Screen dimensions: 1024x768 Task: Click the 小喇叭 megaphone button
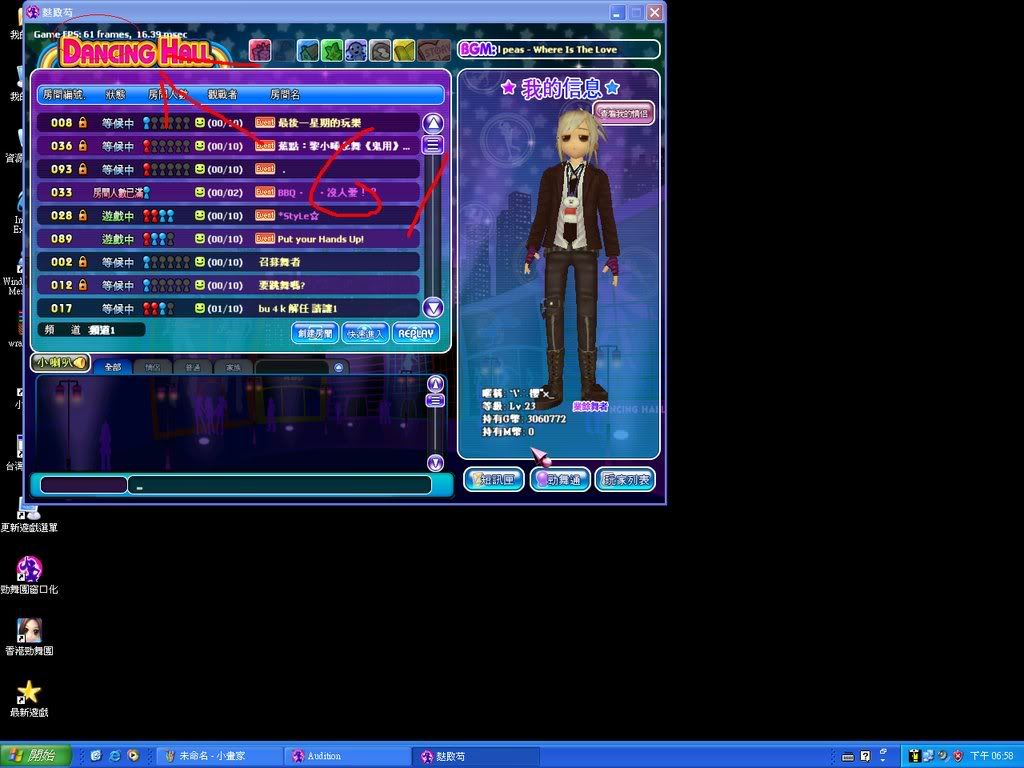(x=60, y=362)
